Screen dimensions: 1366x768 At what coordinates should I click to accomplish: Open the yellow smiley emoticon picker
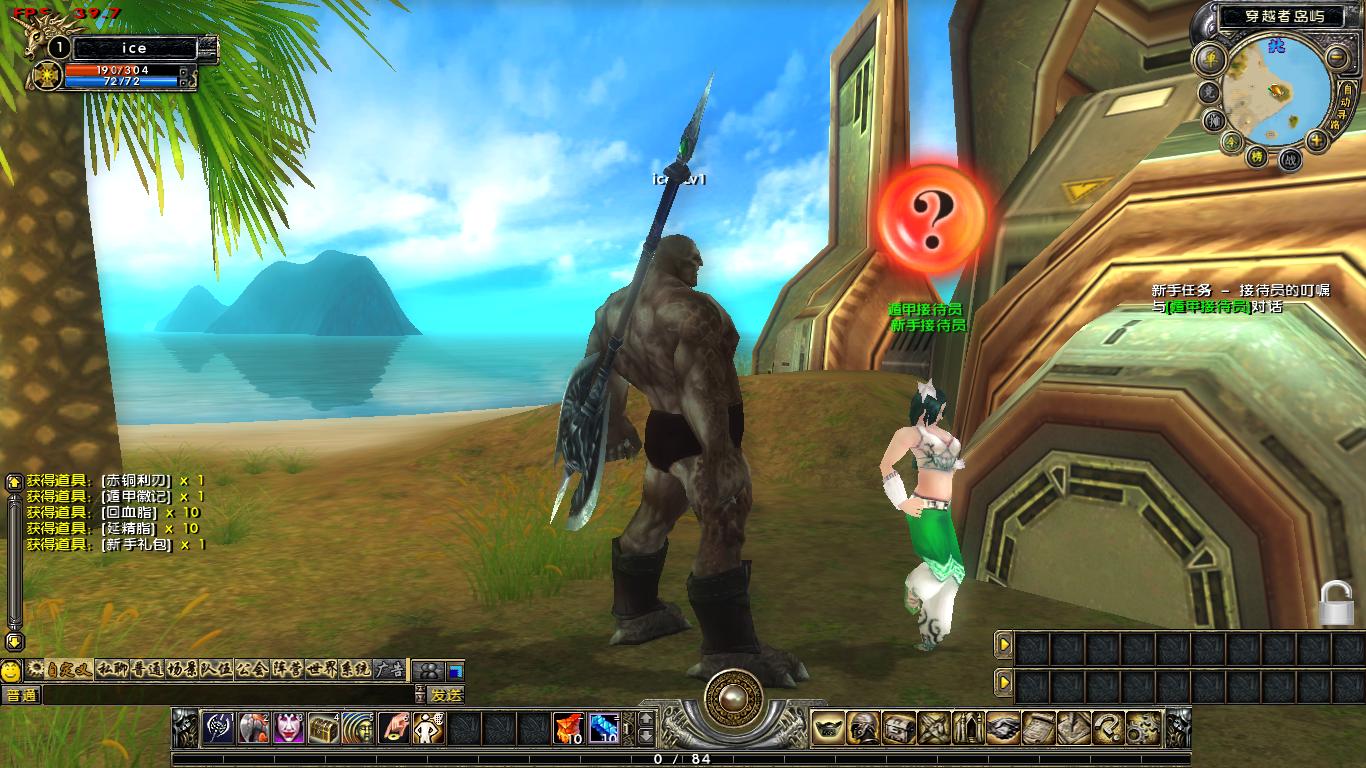click(11, 670)
